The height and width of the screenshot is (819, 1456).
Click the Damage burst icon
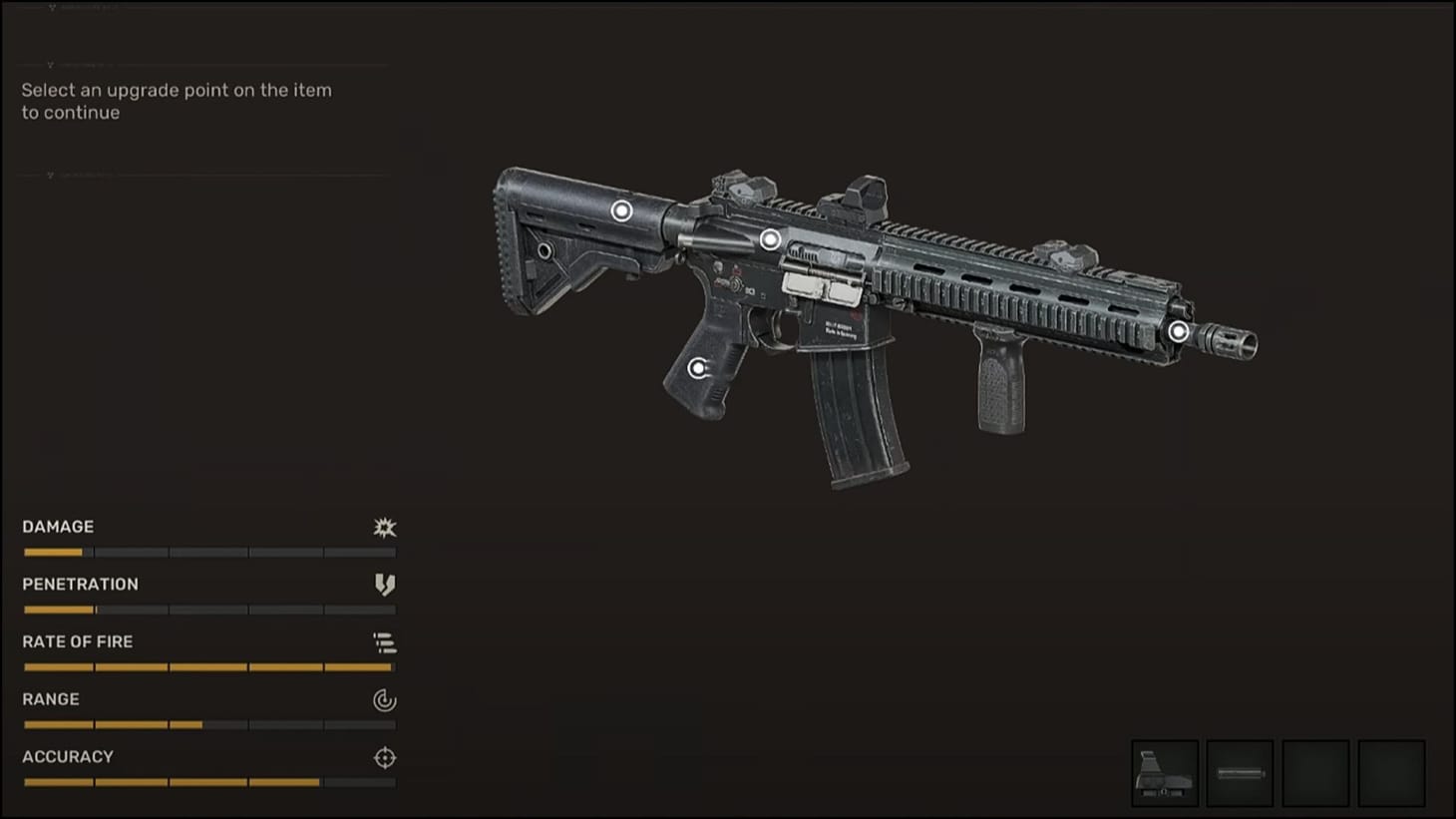pyautogui.click(x=383, y=527)
